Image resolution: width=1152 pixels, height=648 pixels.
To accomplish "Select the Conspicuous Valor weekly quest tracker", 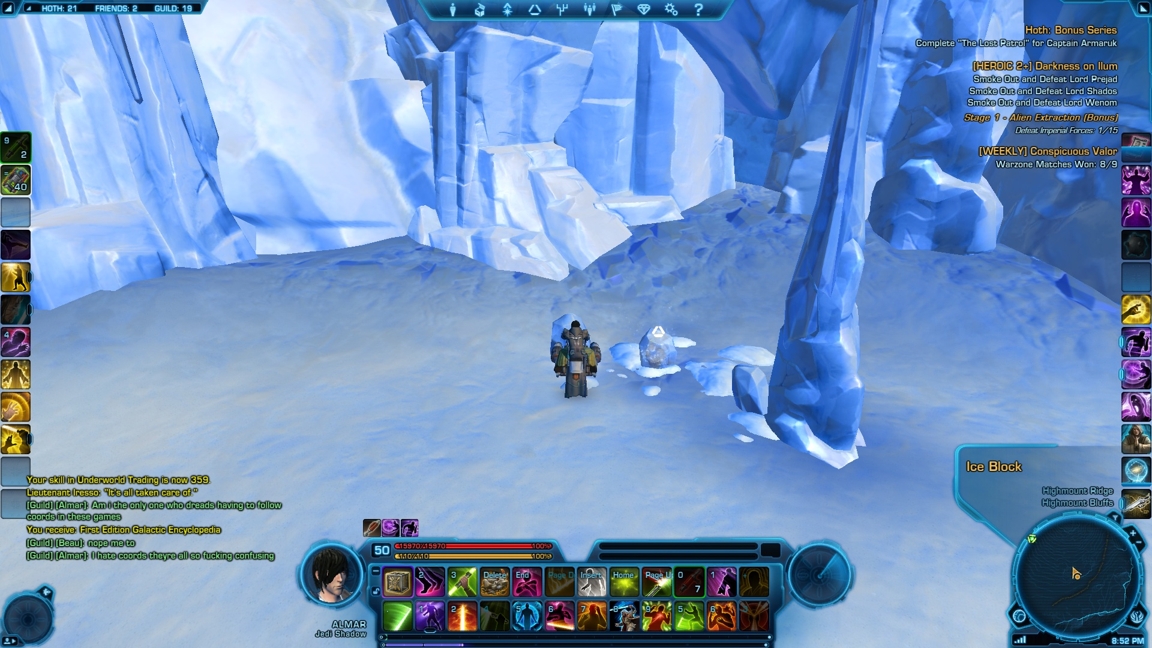I will (1047, 152).
